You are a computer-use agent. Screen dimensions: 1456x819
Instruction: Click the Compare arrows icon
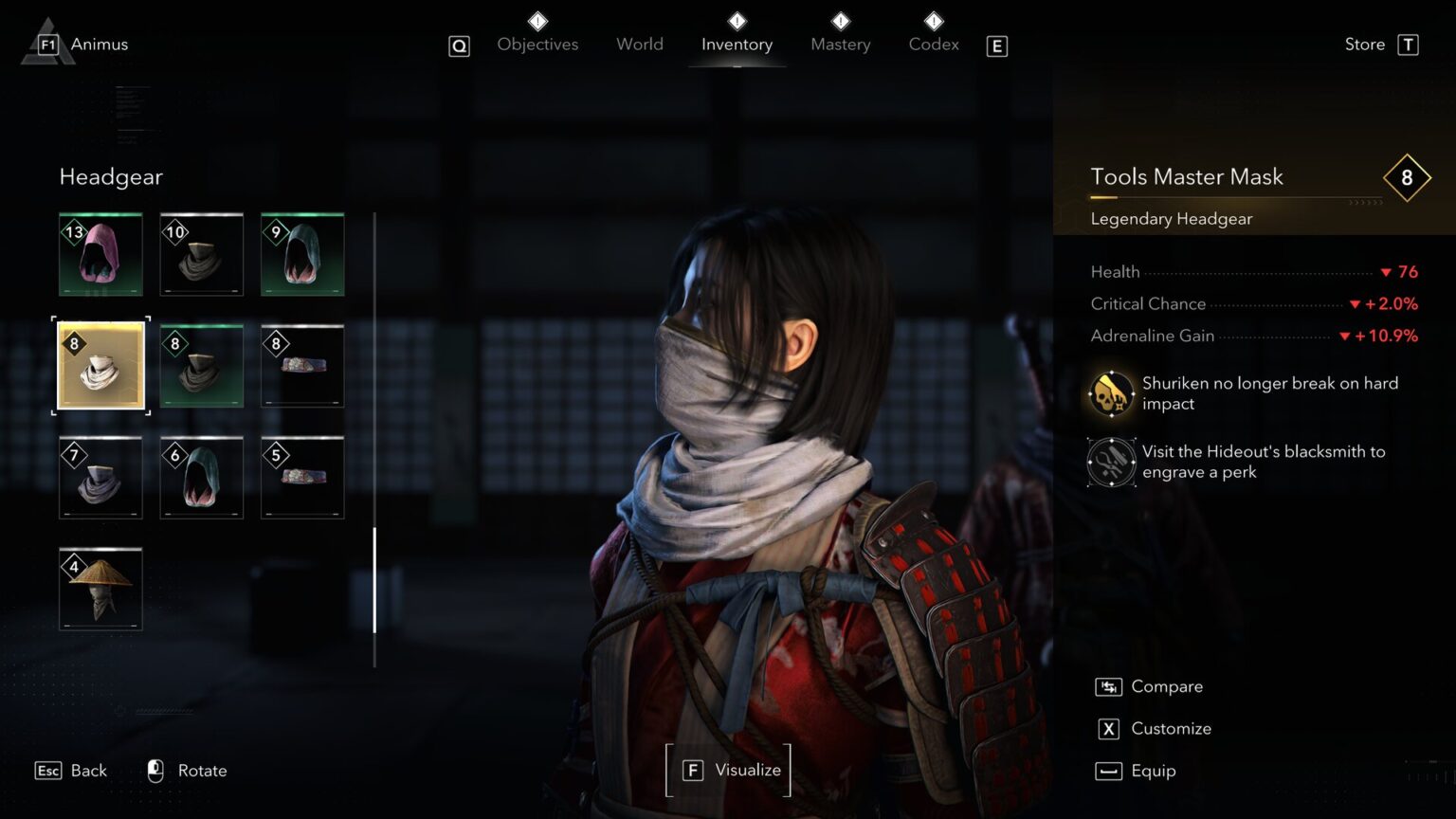(1108, 685)
